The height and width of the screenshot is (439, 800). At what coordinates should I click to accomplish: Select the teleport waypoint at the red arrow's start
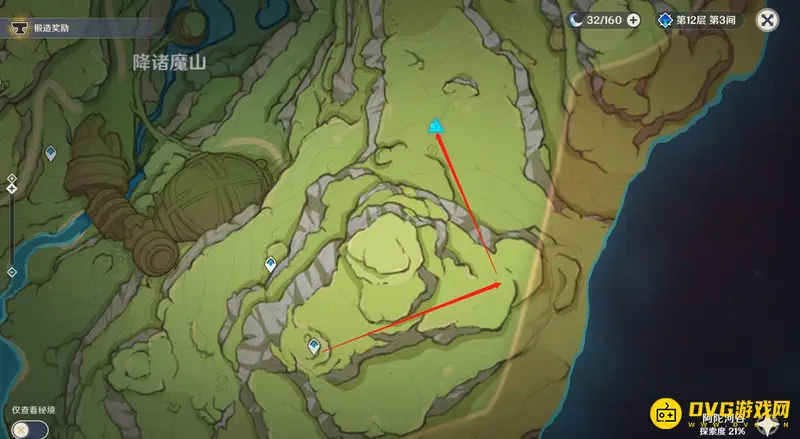pyautogui.click(x=314, y=346)
